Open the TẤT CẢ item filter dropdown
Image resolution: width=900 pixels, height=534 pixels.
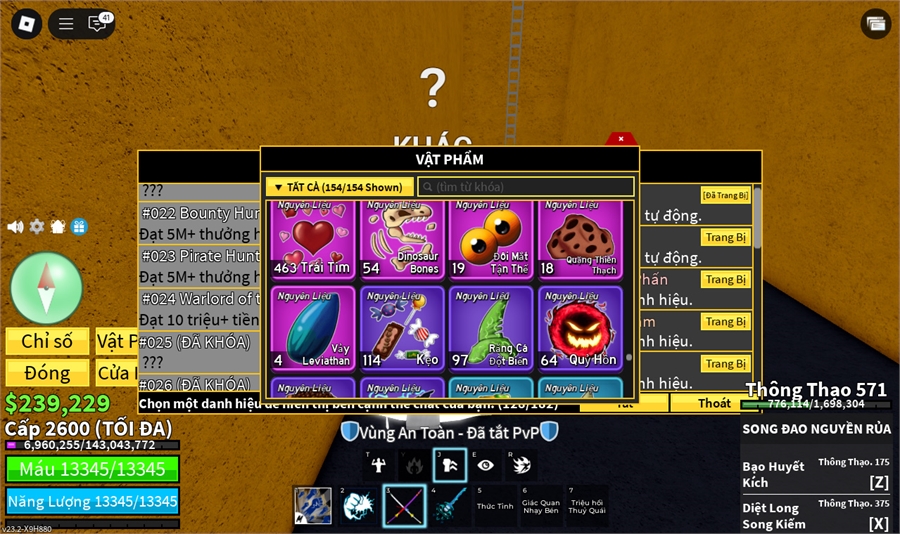tap(340, 187)
